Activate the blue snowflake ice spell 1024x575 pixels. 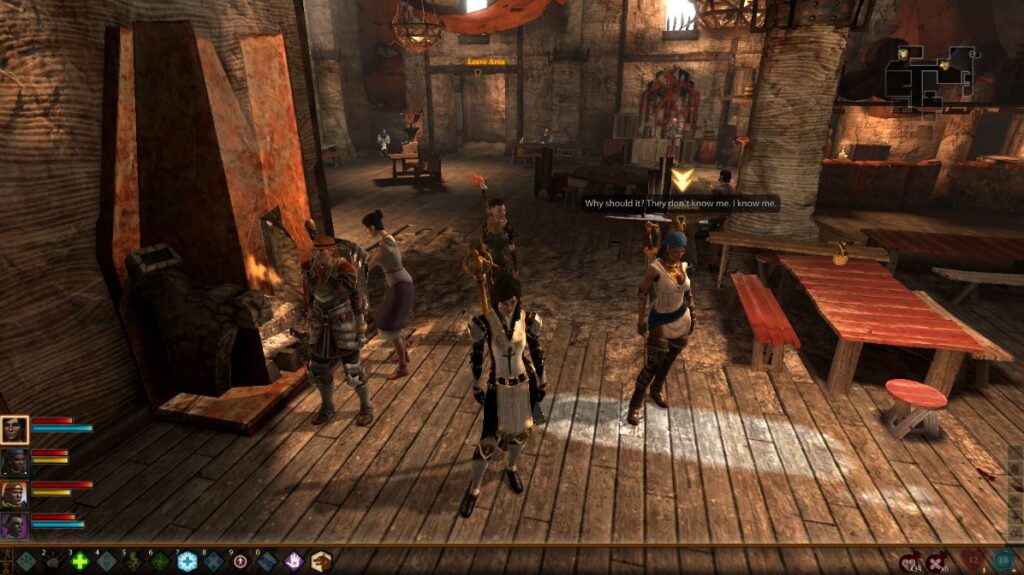click(x=186, y=562)
